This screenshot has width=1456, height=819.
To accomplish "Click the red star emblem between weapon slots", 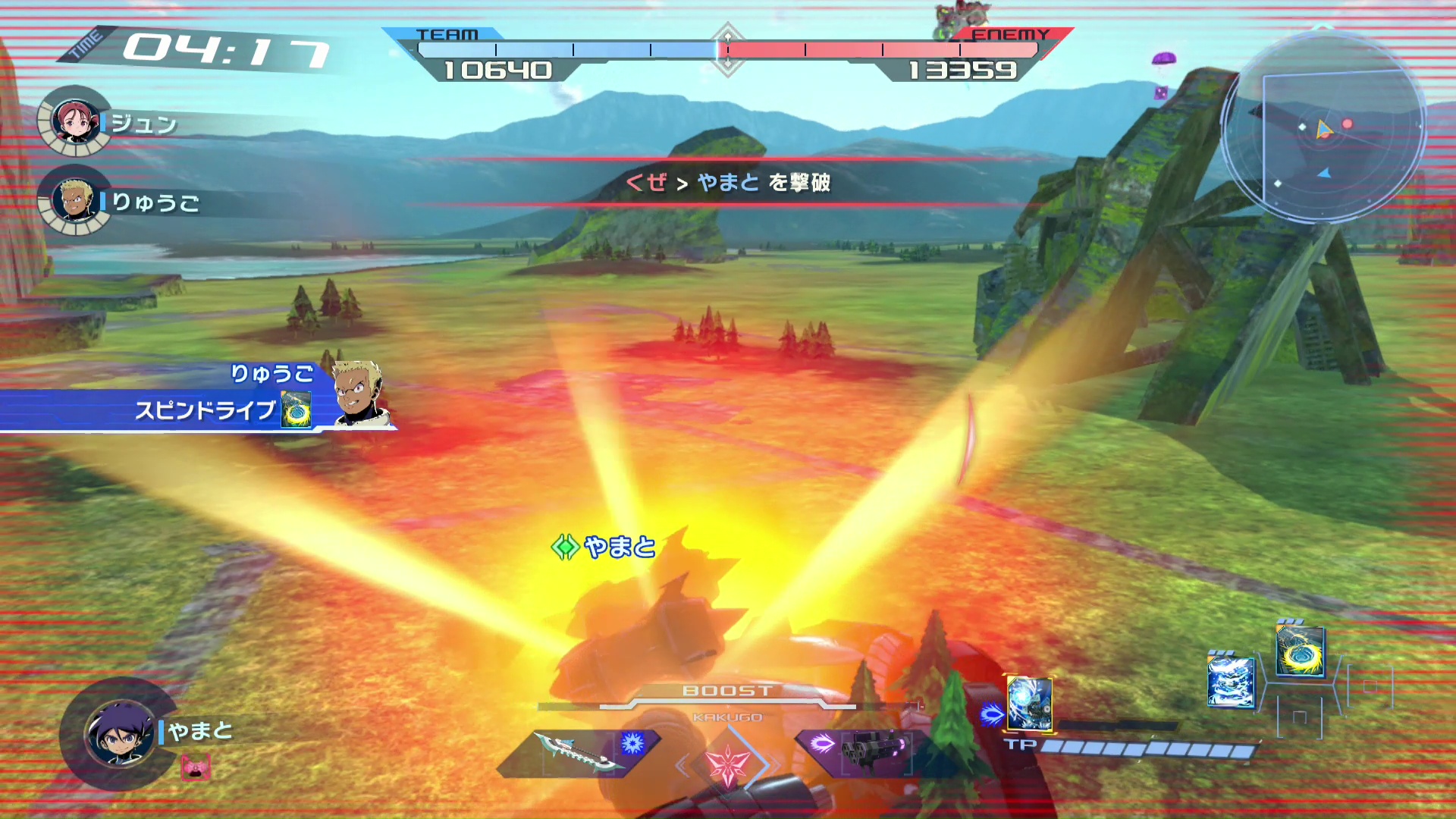I will pos(729,764).
